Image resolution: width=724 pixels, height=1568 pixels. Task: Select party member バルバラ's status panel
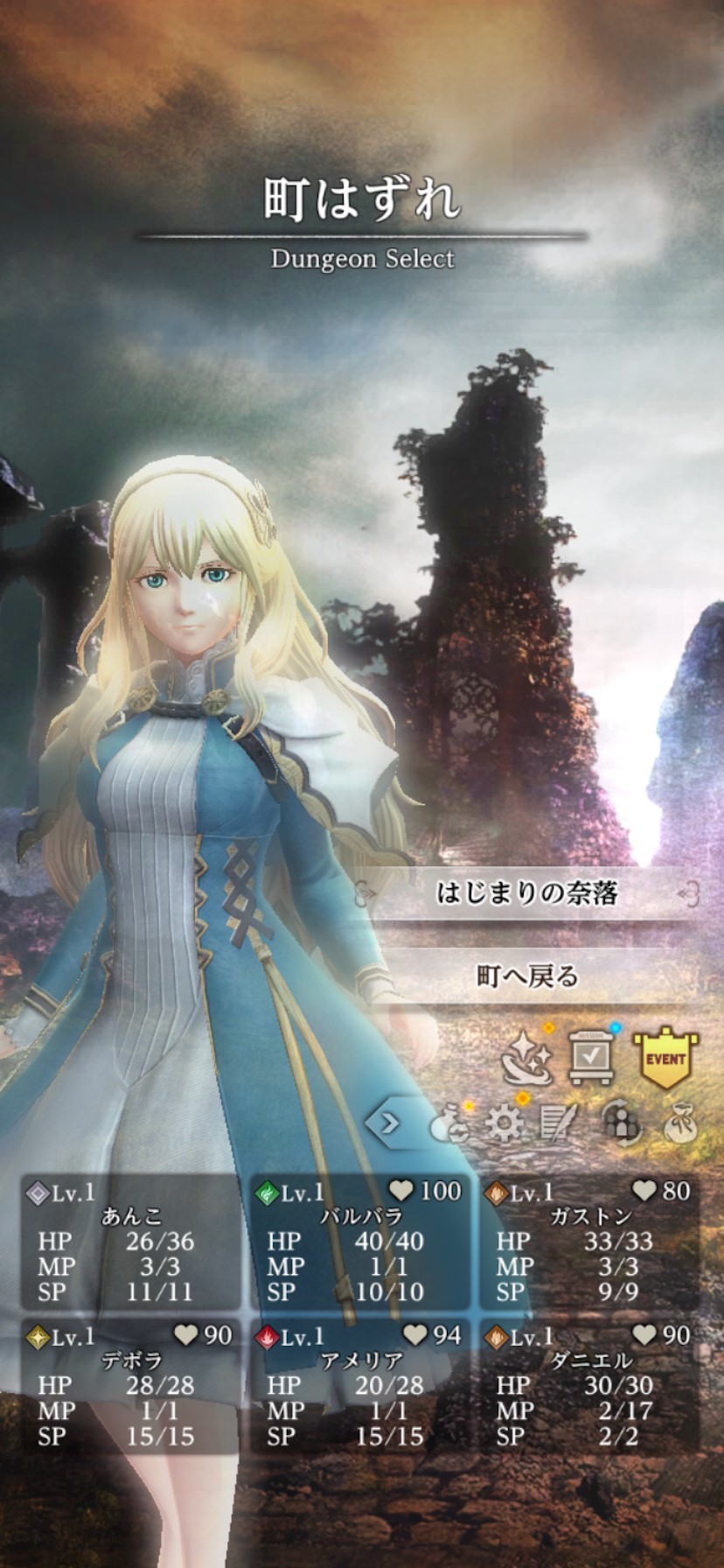361,1242
